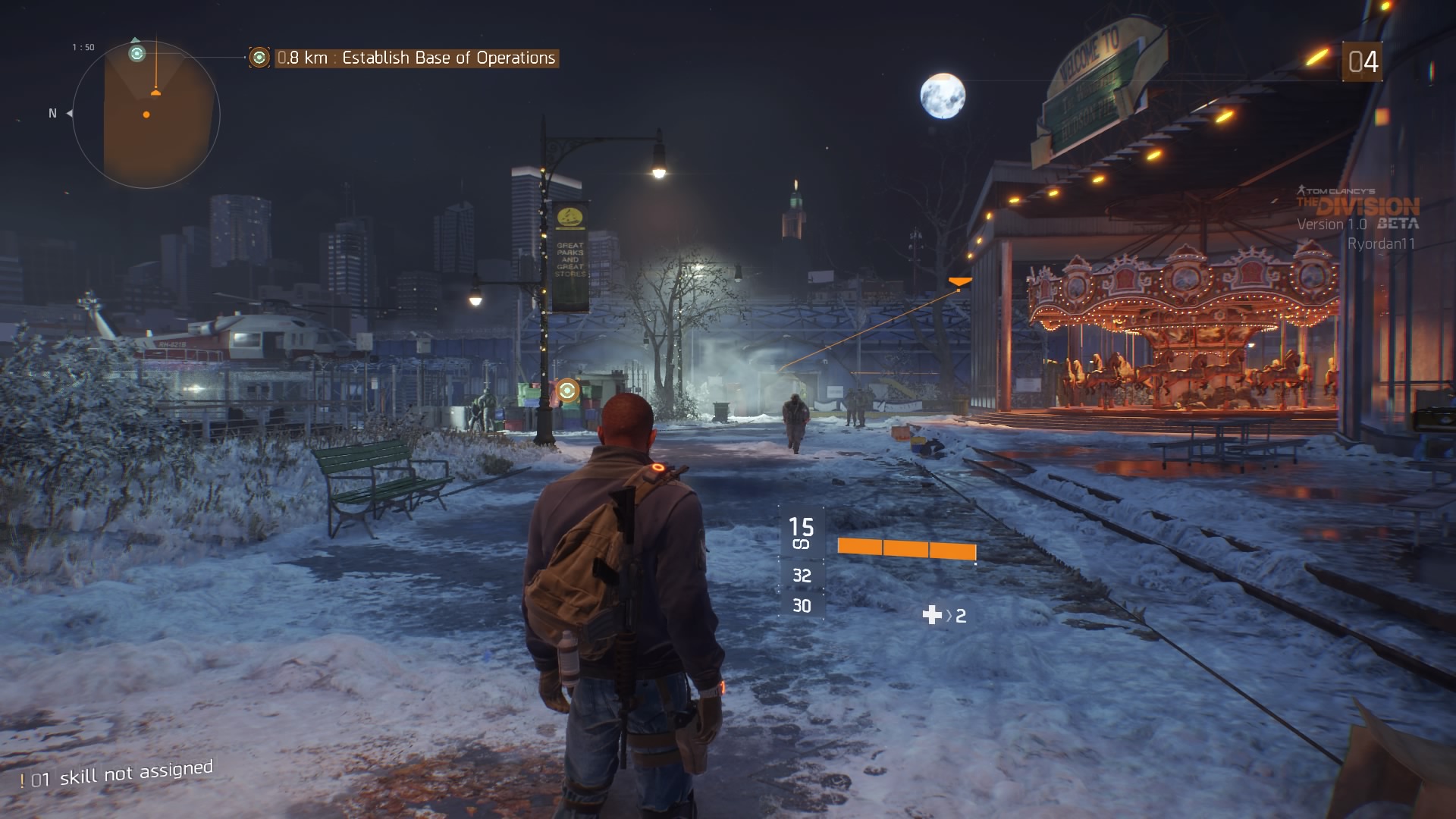1456x819 pixels.
Task: Click the N compass label on the minimap
Action: click(52, 112)
